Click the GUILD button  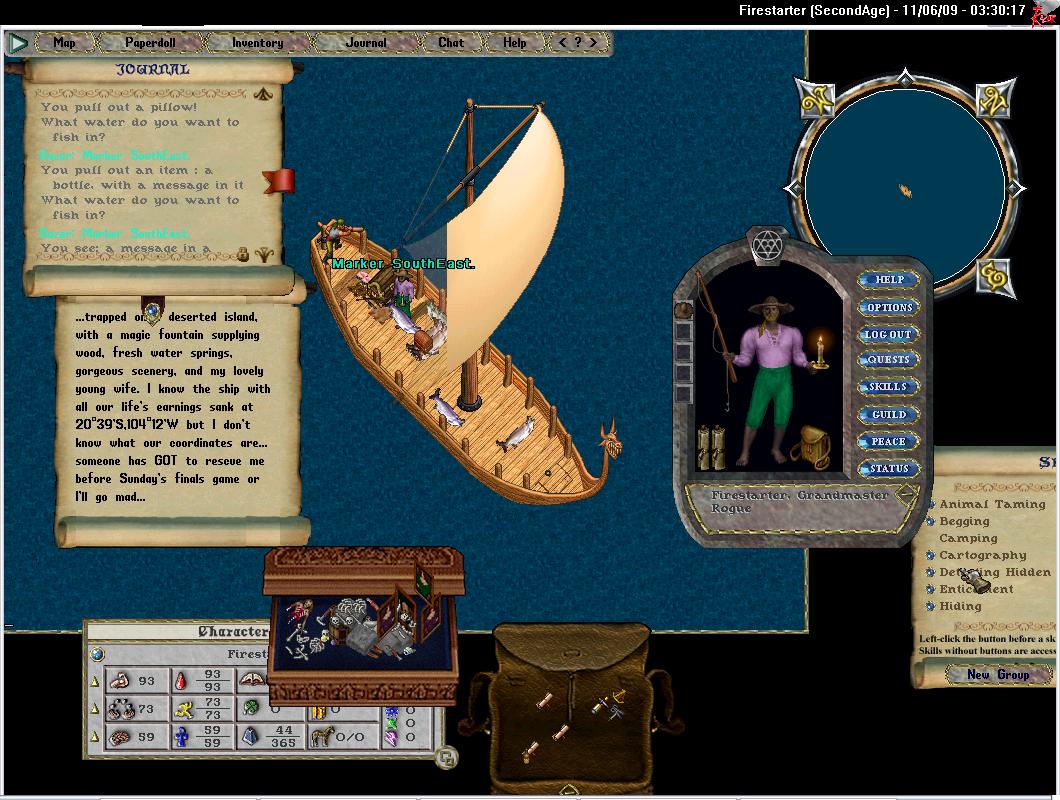[889, 414]
